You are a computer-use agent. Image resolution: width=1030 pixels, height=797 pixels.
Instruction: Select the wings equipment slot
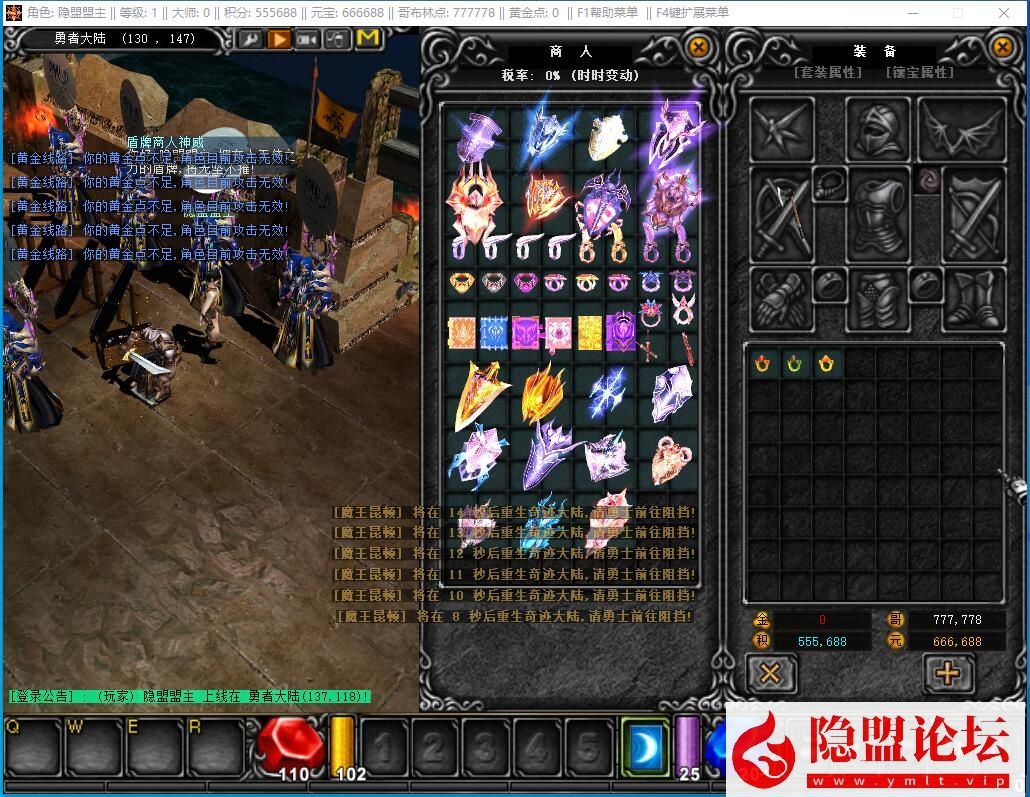click(962, 128)
